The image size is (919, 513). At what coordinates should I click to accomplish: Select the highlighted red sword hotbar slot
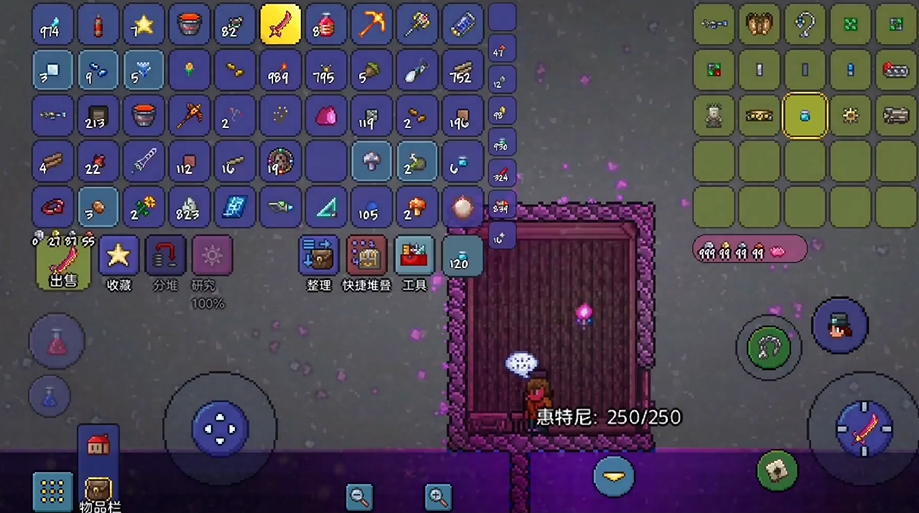(280, 24)
